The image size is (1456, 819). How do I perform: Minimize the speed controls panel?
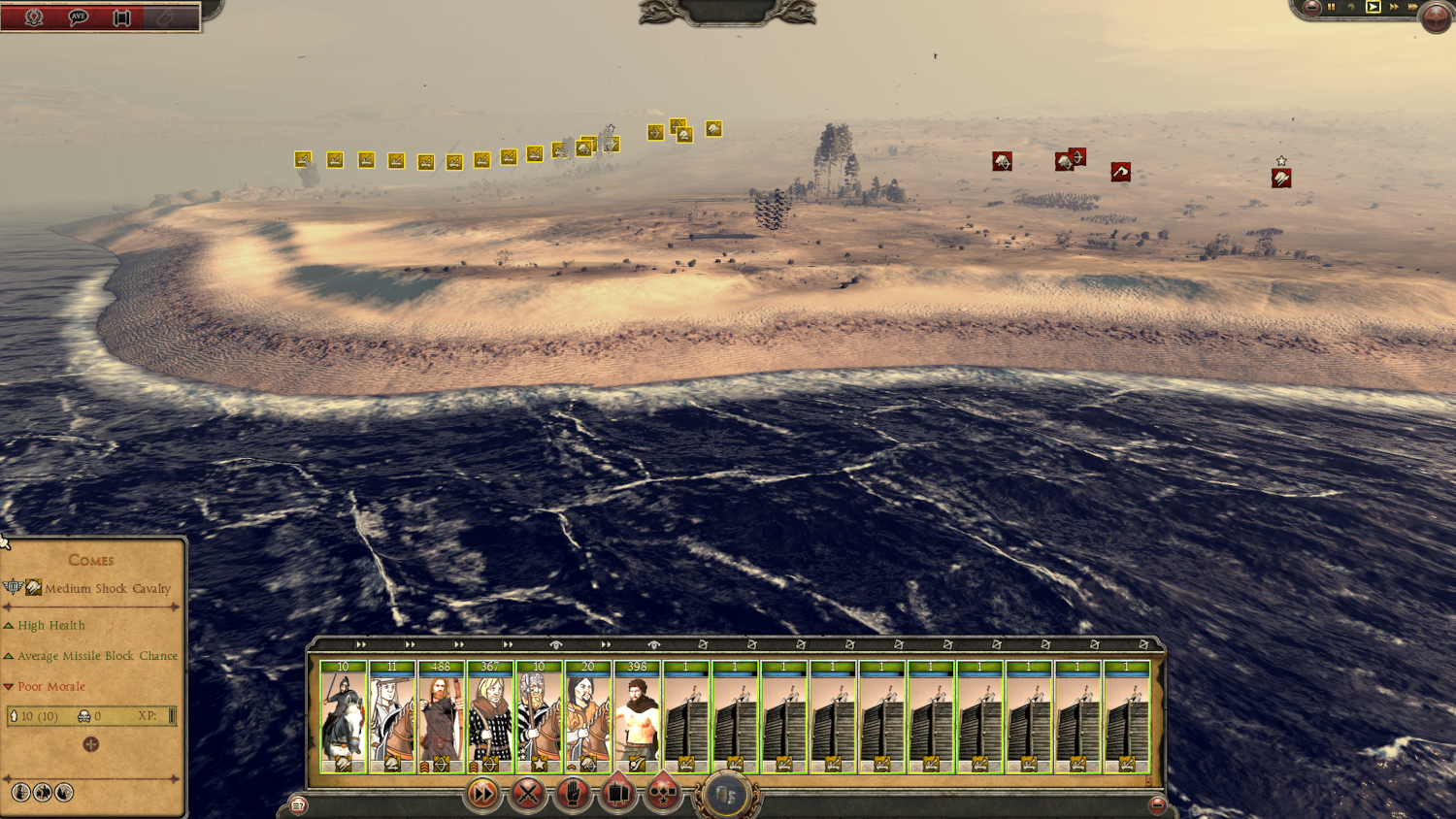coord(1312,8)
